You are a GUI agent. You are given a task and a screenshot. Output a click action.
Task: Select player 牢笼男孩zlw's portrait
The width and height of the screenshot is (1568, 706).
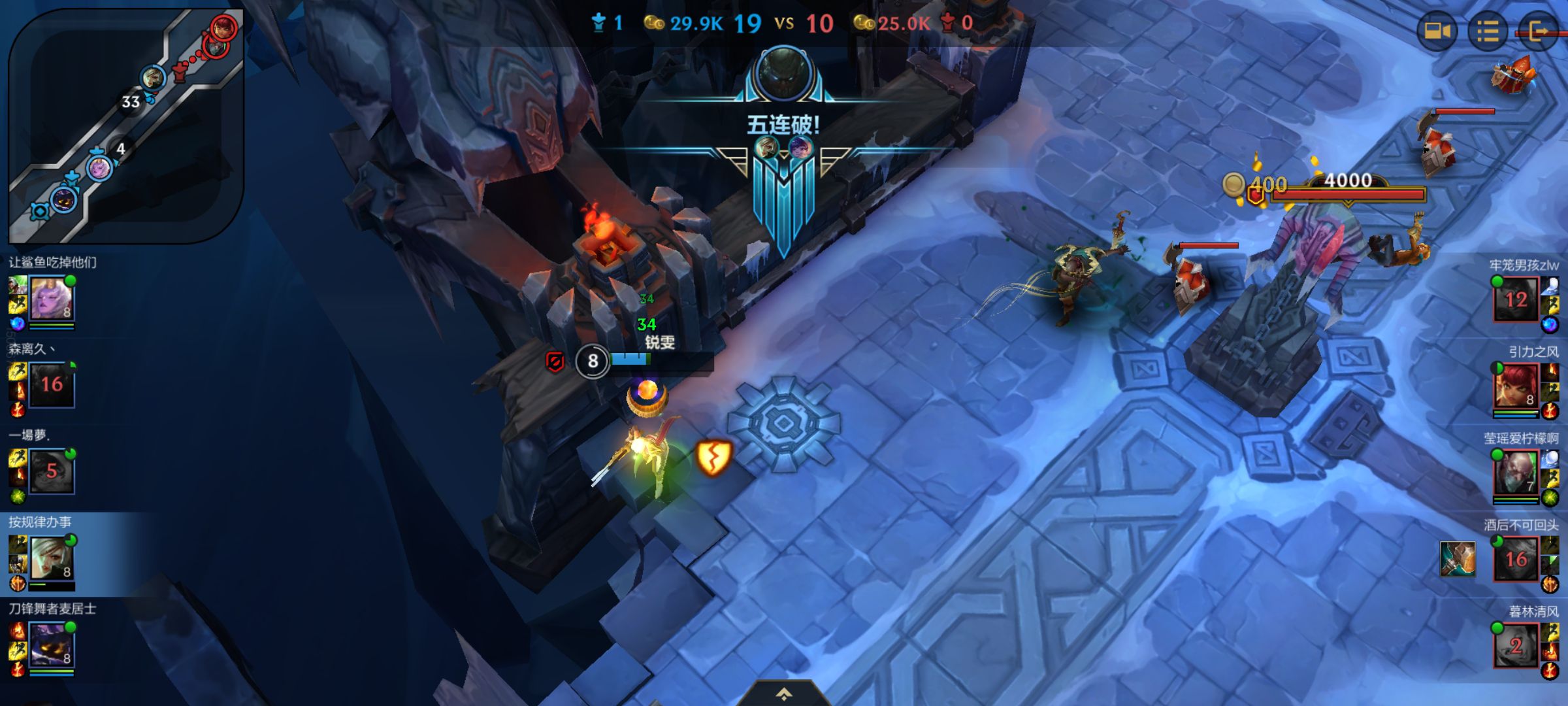[1516, 299]
